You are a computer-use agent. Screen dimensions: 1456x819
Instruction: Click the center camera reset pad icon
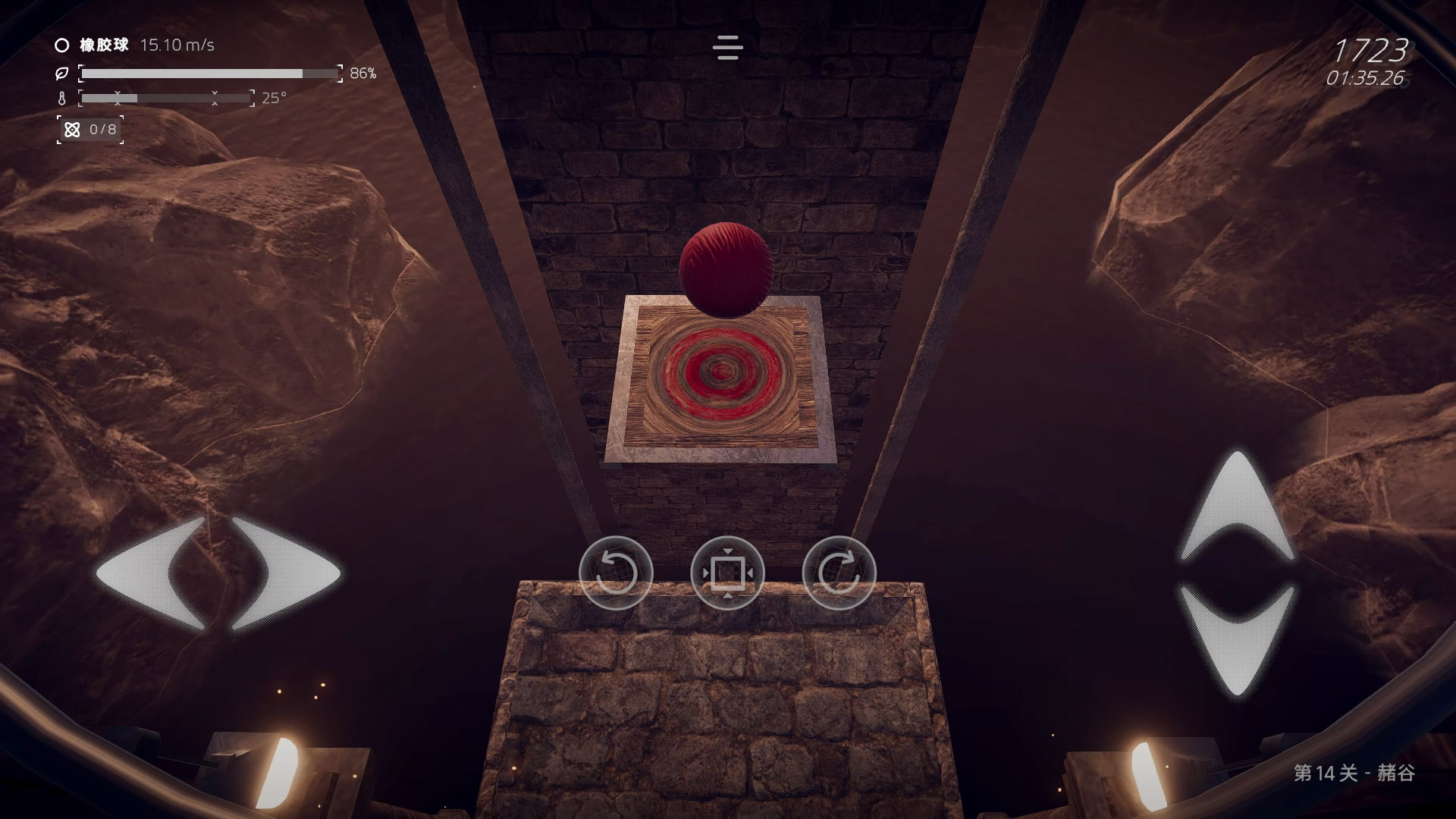point(727,574)
